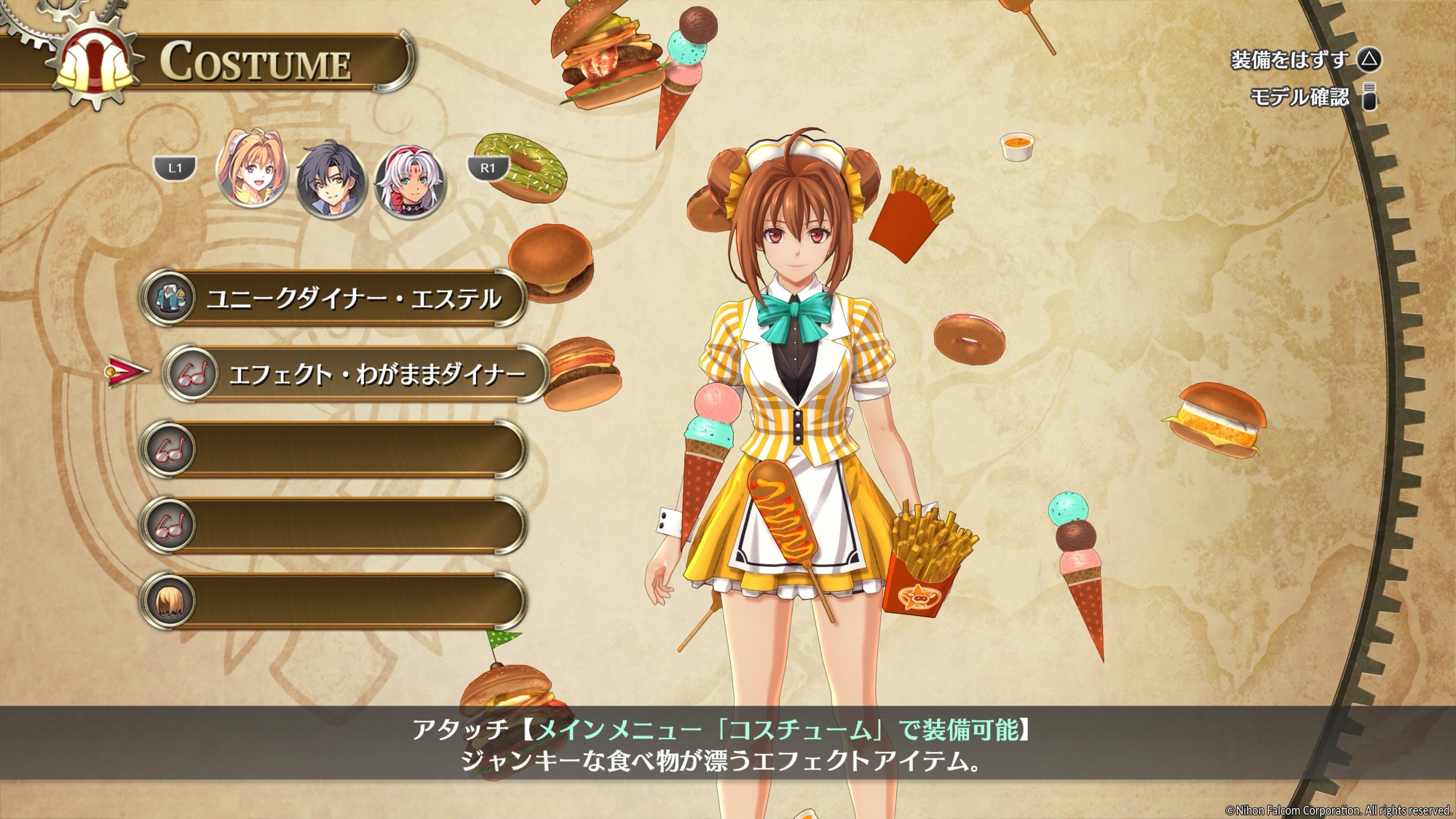Switch to the dark-haired boy's portrait
Viewport: 1456px width, 819px height.
331,179
